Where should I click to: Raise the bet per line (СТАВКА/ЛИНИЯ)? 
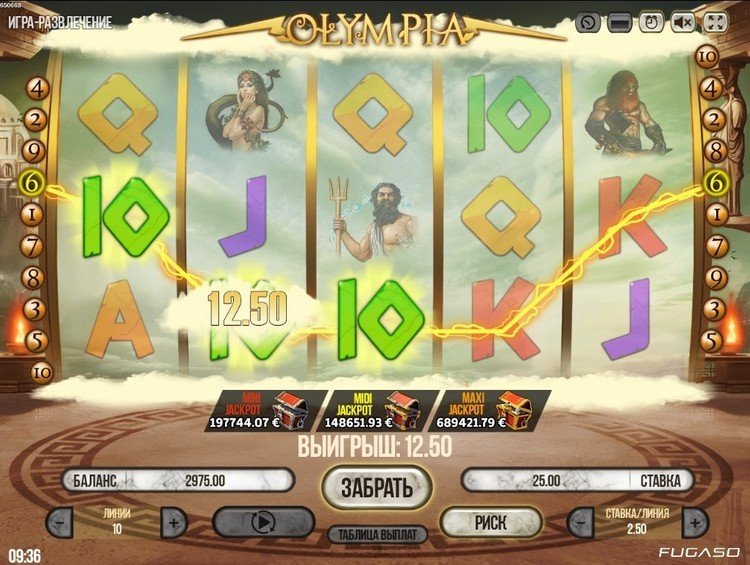click(696, 521)
